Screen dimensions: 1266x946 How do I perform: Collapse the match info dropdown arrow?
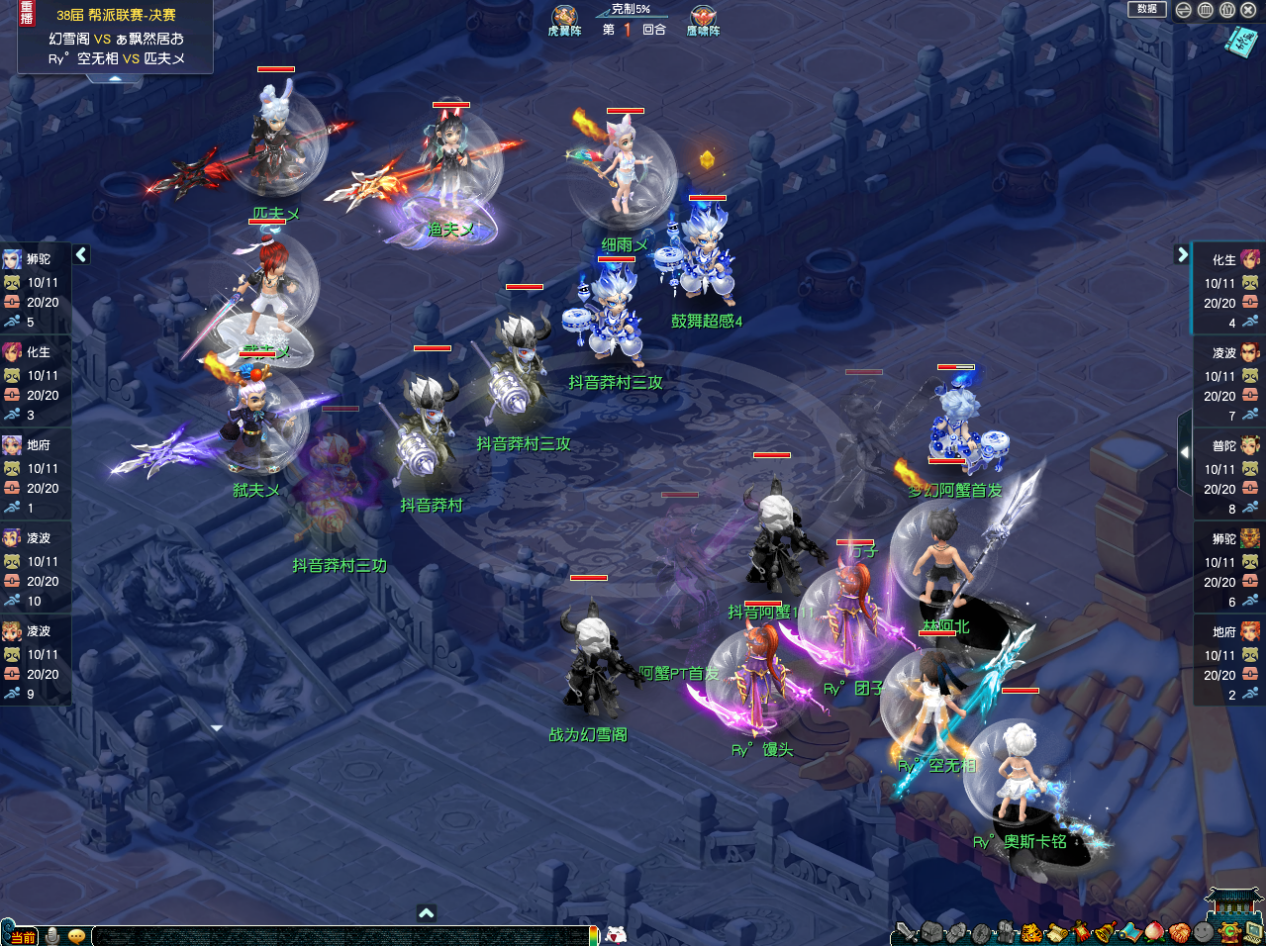click(114, 77)
